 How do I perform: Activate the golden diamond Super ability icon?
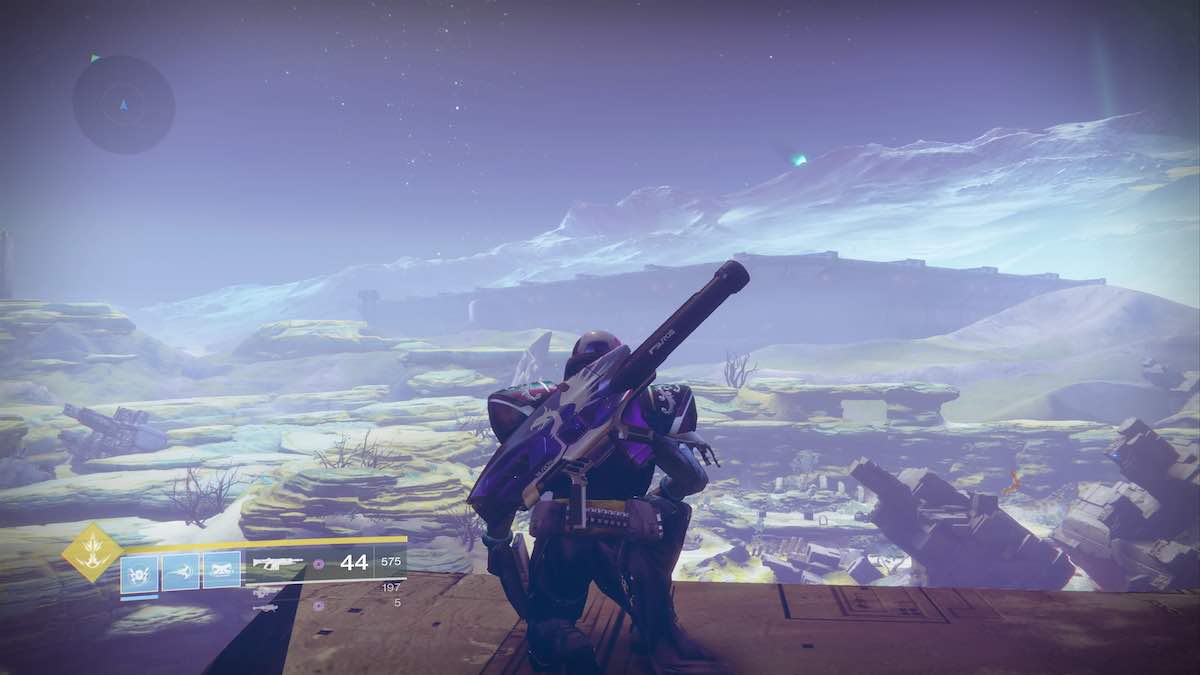(x=92, y=552)
